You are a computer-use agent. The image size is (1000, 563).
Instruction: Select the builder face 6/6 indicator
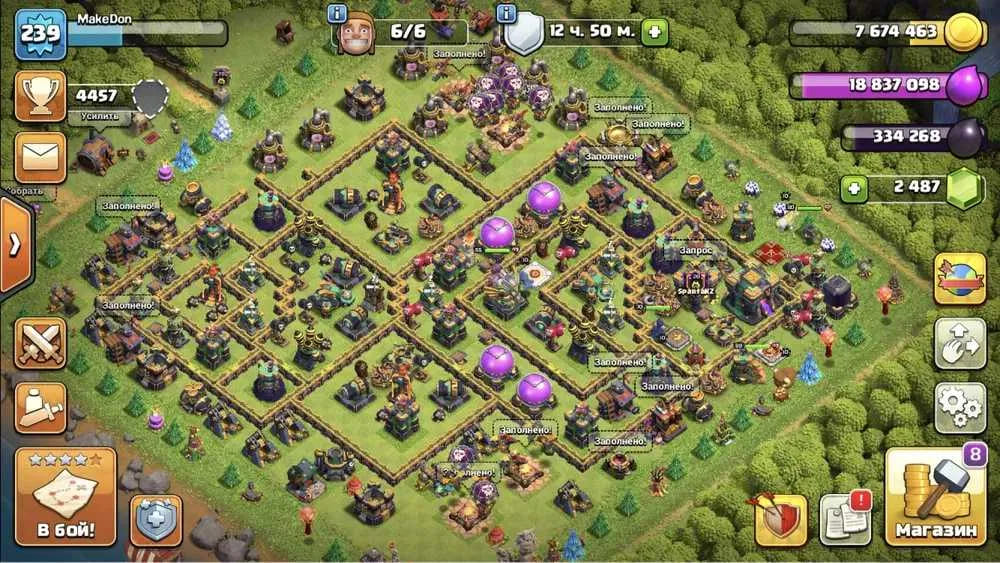[401, 32]
